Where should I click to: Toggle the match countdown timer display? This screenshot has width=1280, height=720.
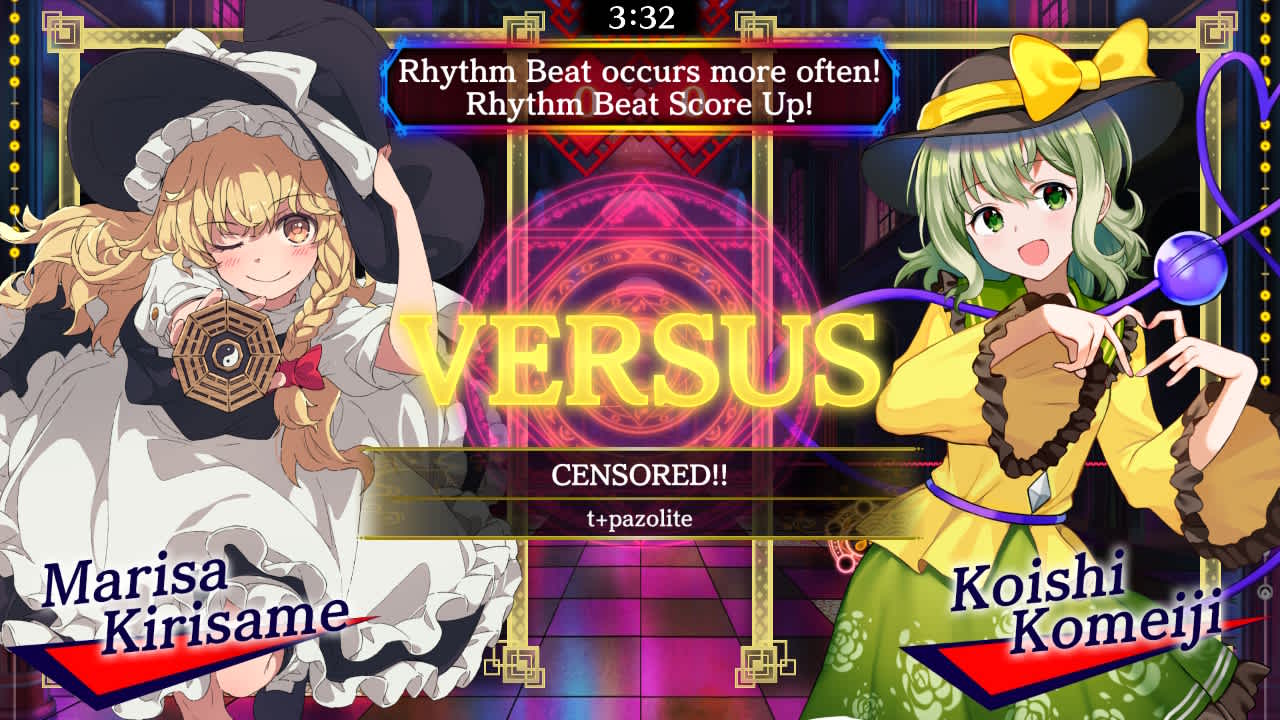coord(640,15)
